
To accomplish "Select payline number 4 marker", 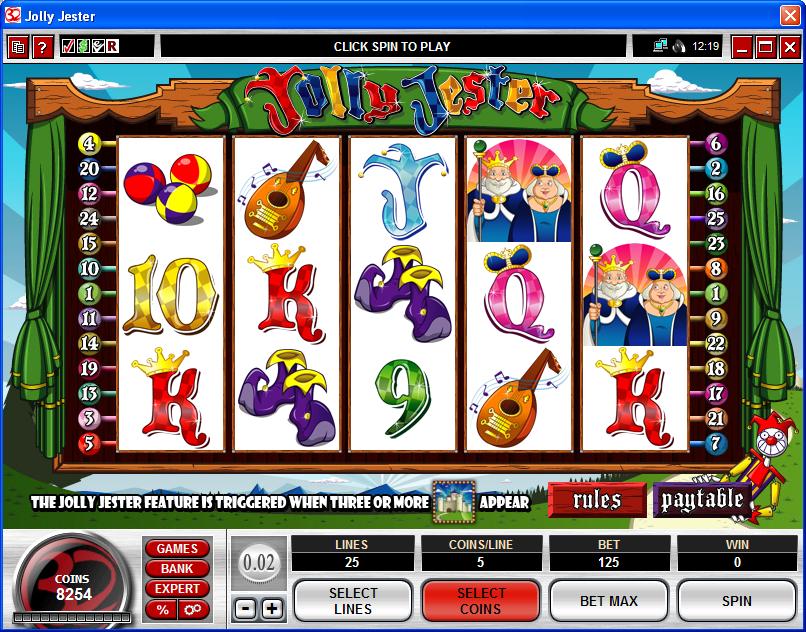I will coord(89,143).
